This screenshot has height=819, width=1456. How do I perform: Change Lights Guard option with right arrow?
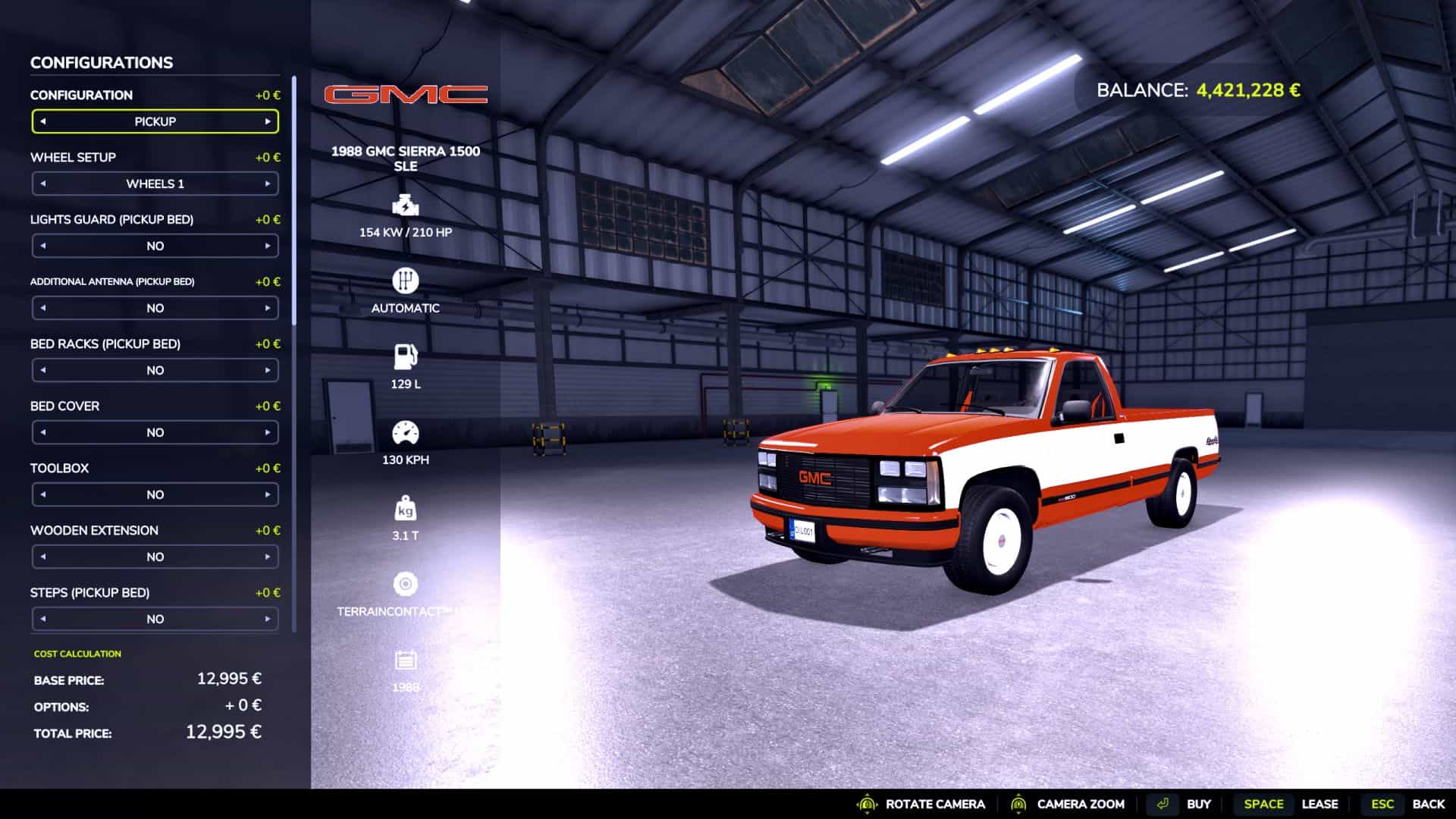pos(268,246)
